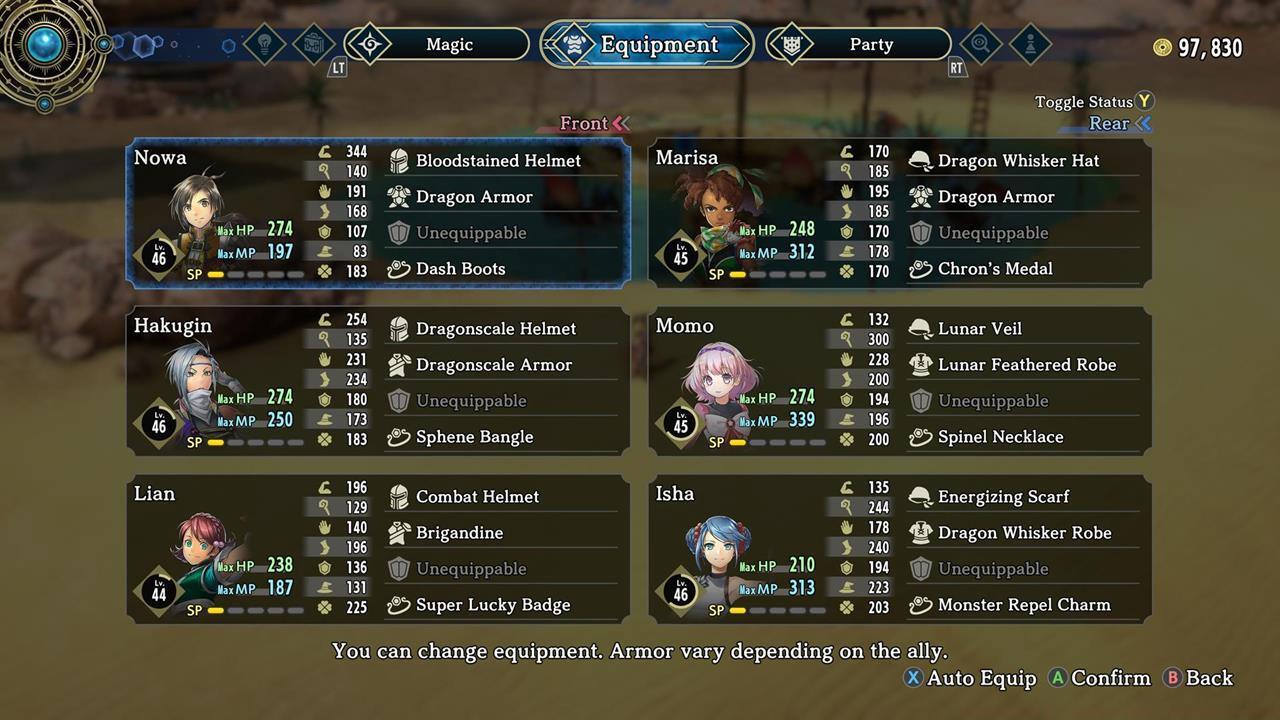This screenshot has width=1280, height=720.
Task: Click the person icon right of Party tab
Action: pos(1029,44)
